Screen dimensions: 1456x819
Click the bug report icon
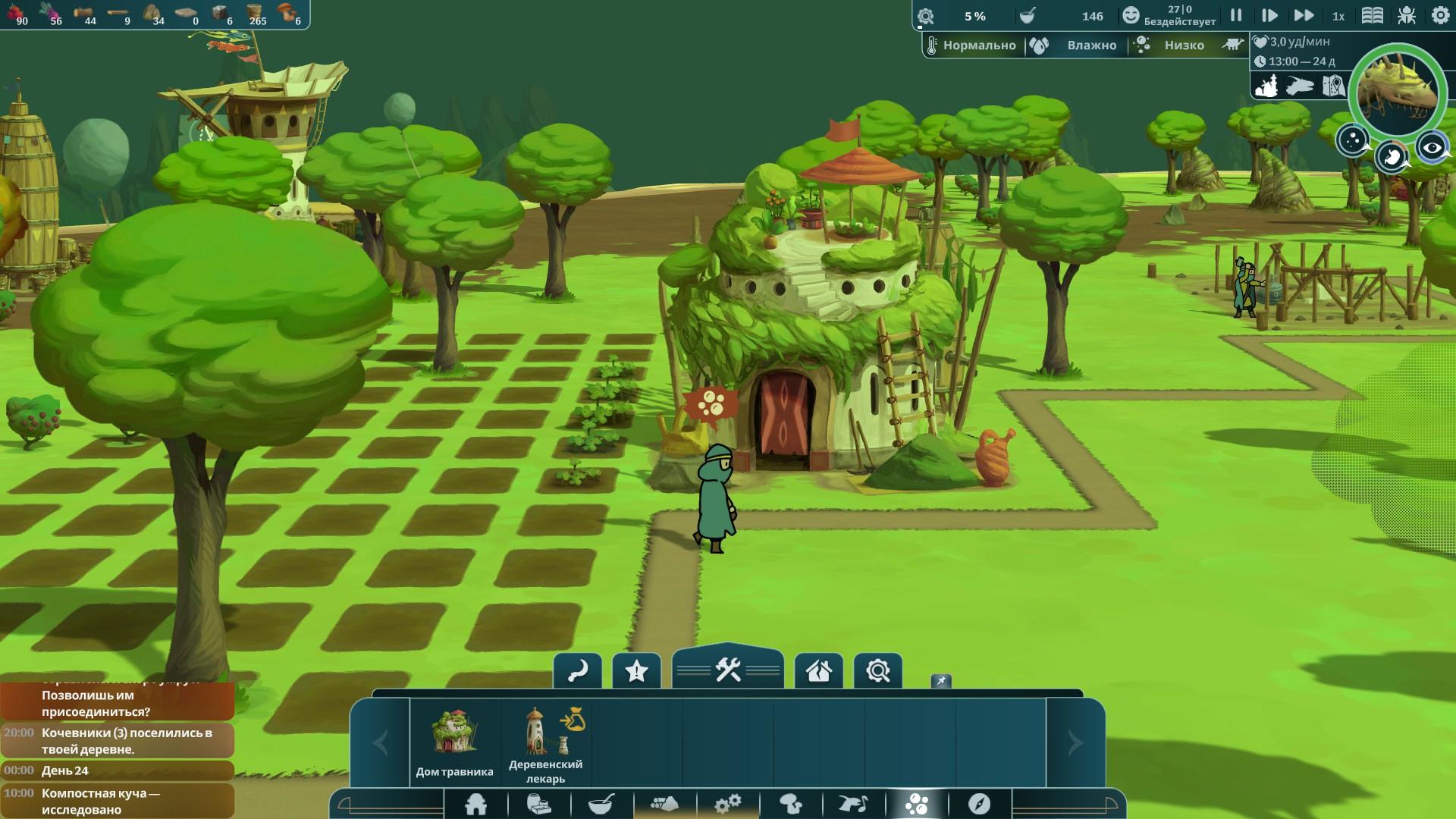(1407, 15)
